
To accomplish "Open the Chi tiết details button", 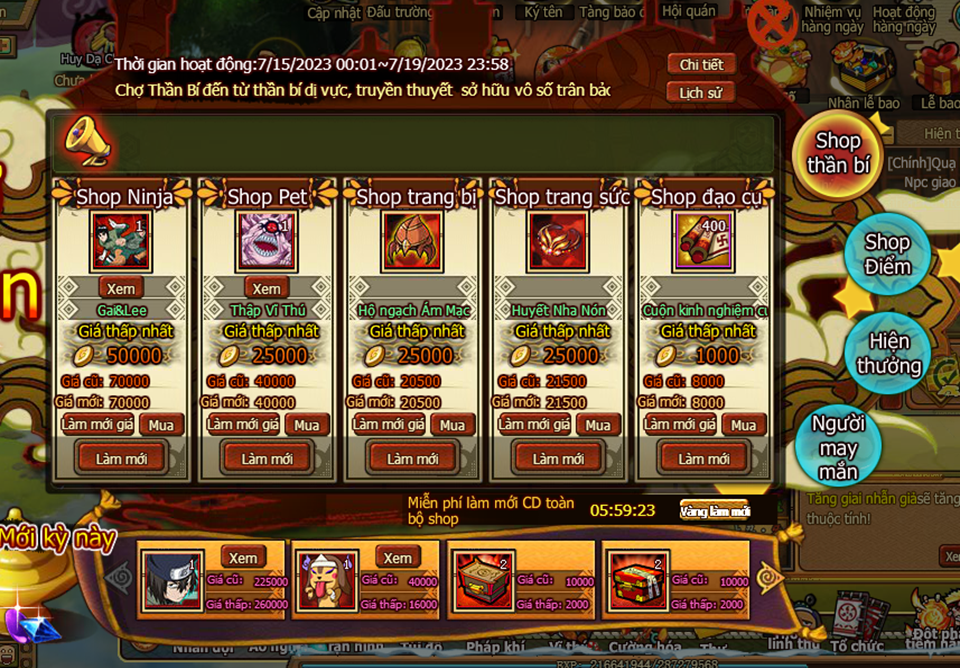I will (x=701, y=65).
